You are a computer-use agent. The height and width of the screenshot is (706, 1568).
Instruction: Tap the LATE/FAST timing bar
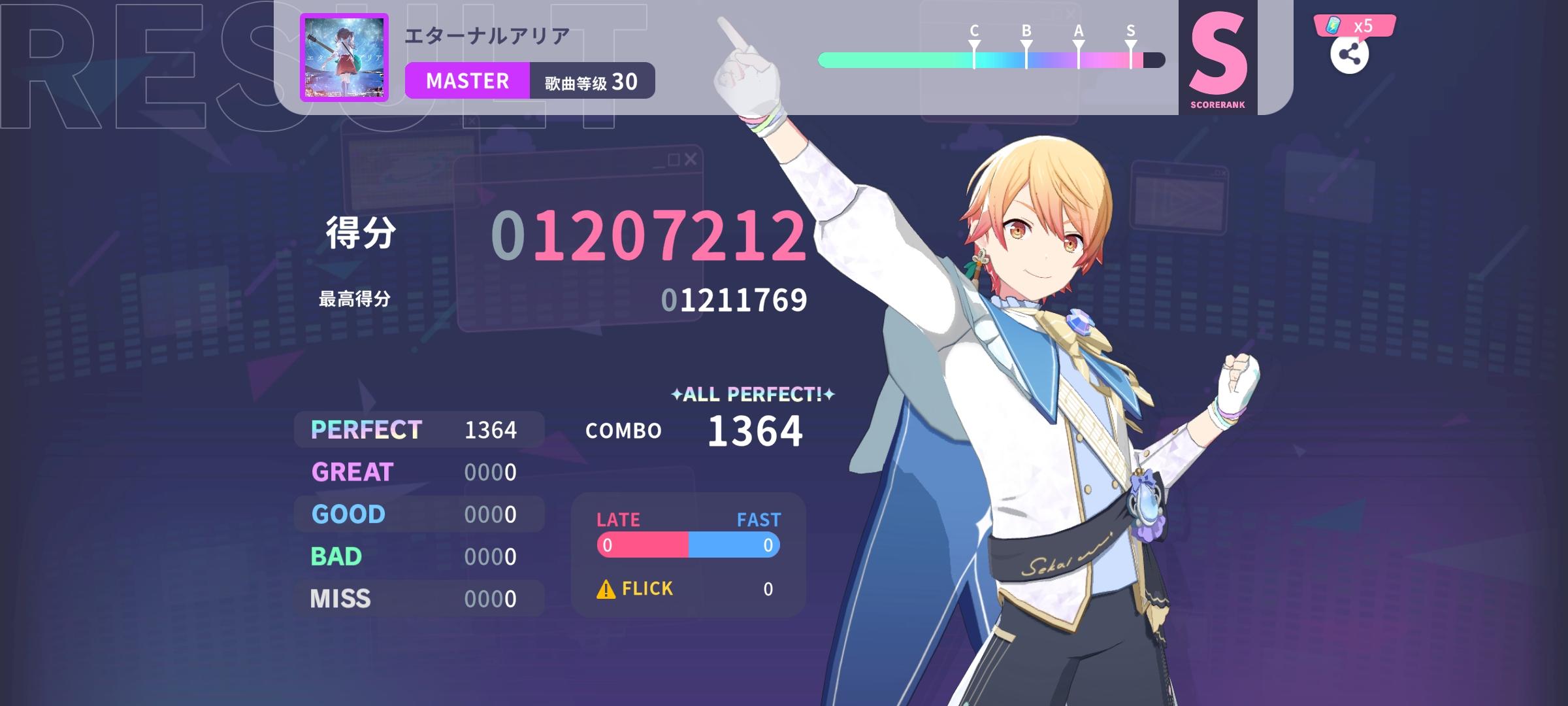[687, 543]
